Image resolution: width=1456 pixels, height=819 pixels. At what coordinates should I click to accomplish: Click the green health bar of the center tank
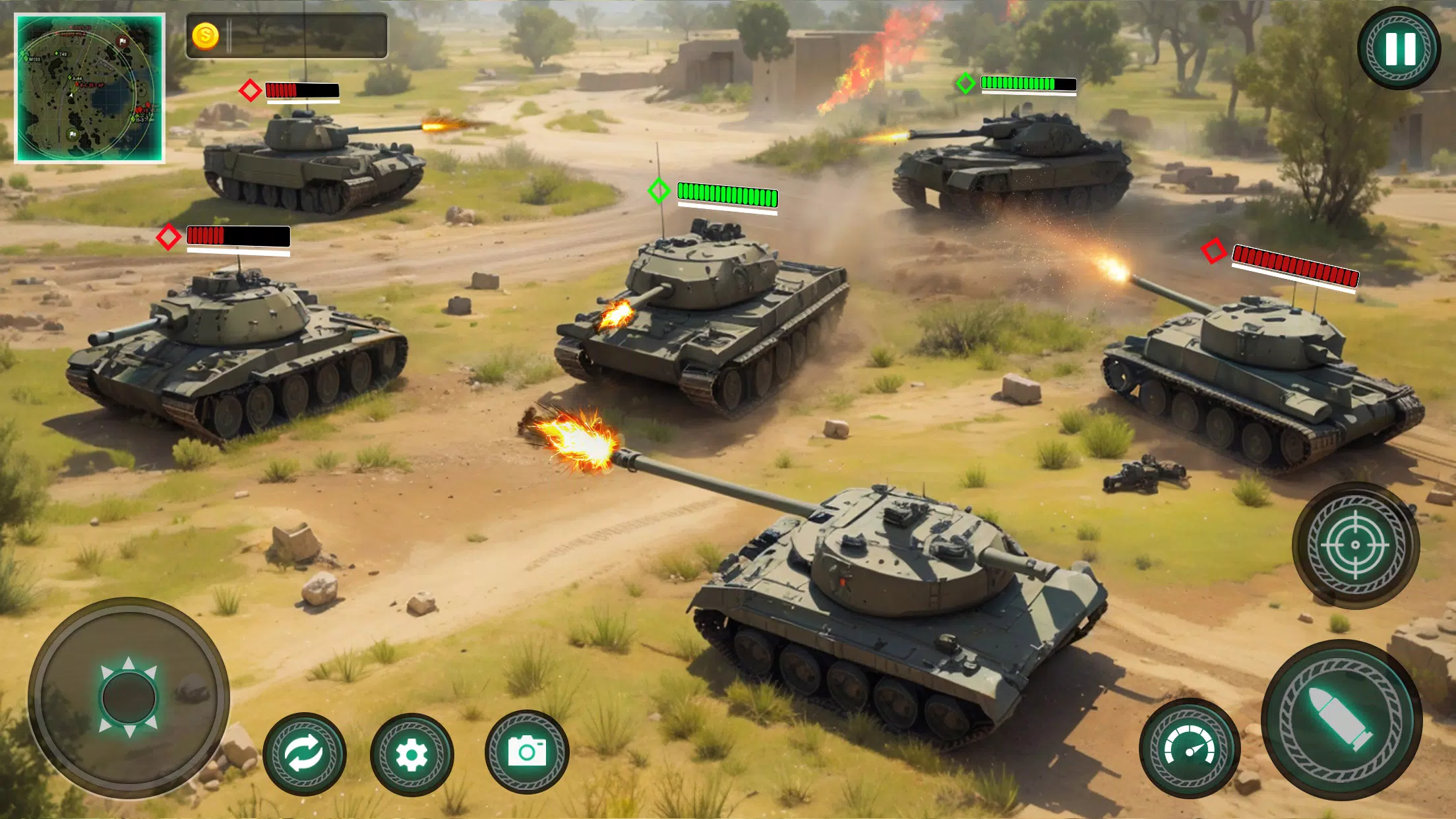pos(725,193)
